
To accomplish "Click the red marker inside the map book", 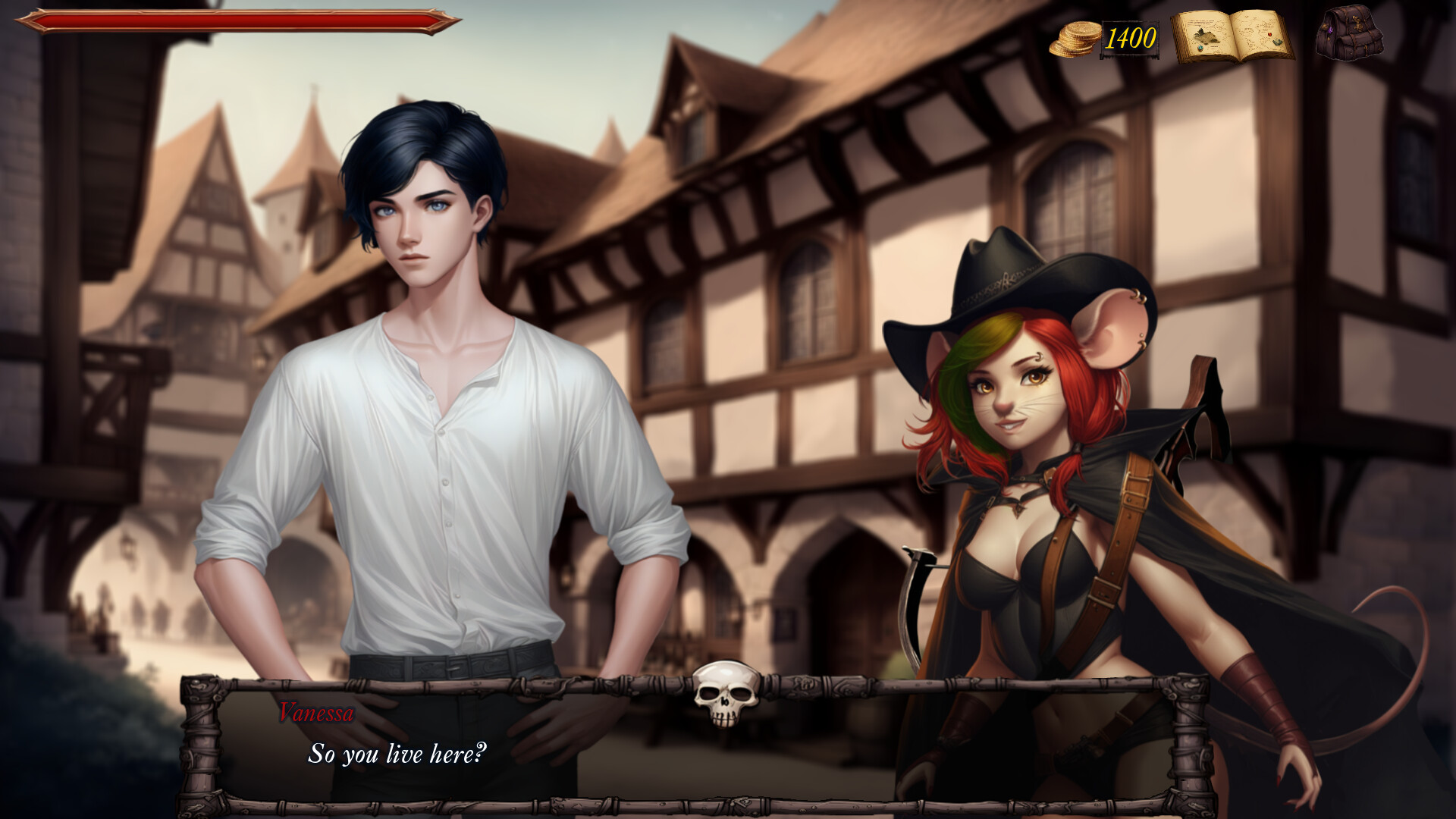I will tap(1269, 34).
